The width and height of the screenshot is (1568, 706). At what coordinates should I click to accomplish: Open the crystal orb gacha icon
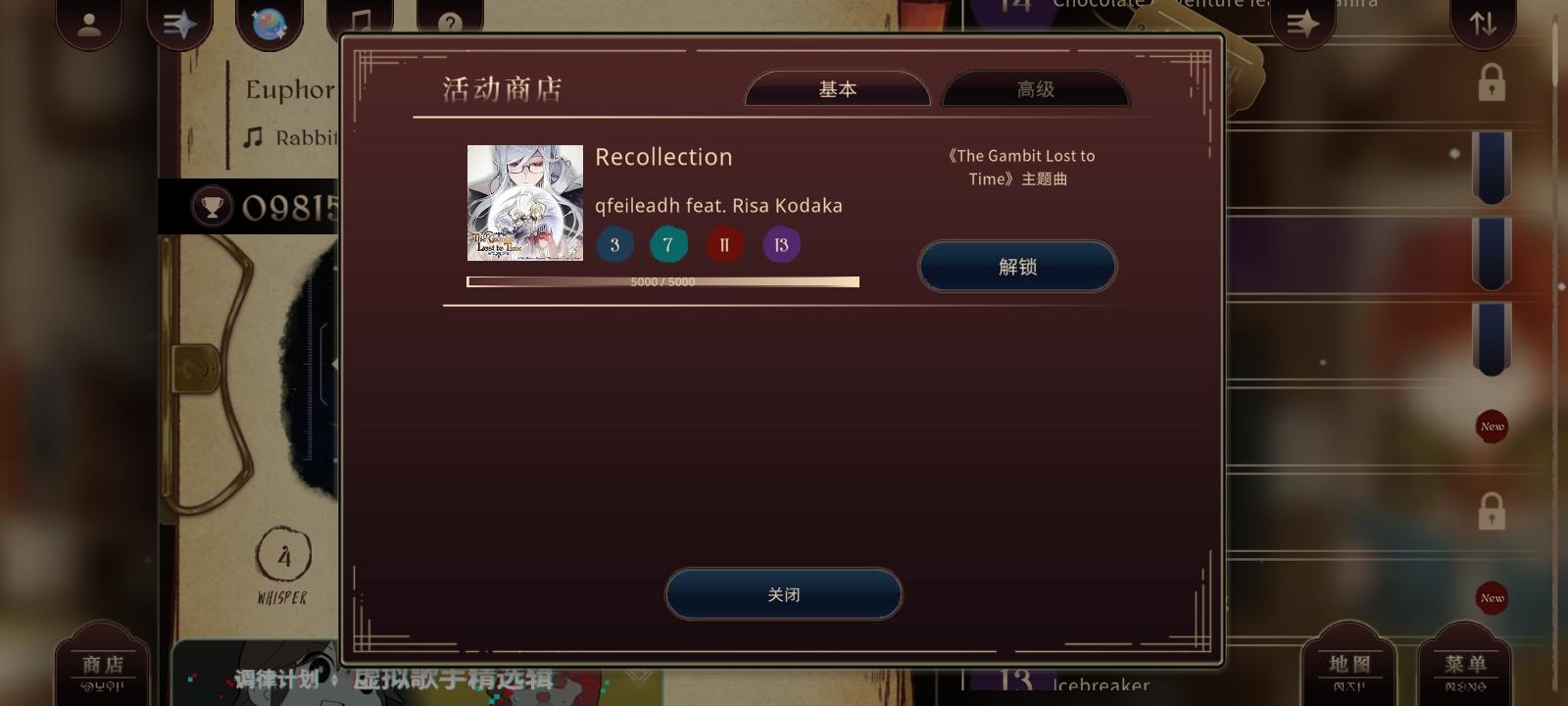click(x=269, y=22)
